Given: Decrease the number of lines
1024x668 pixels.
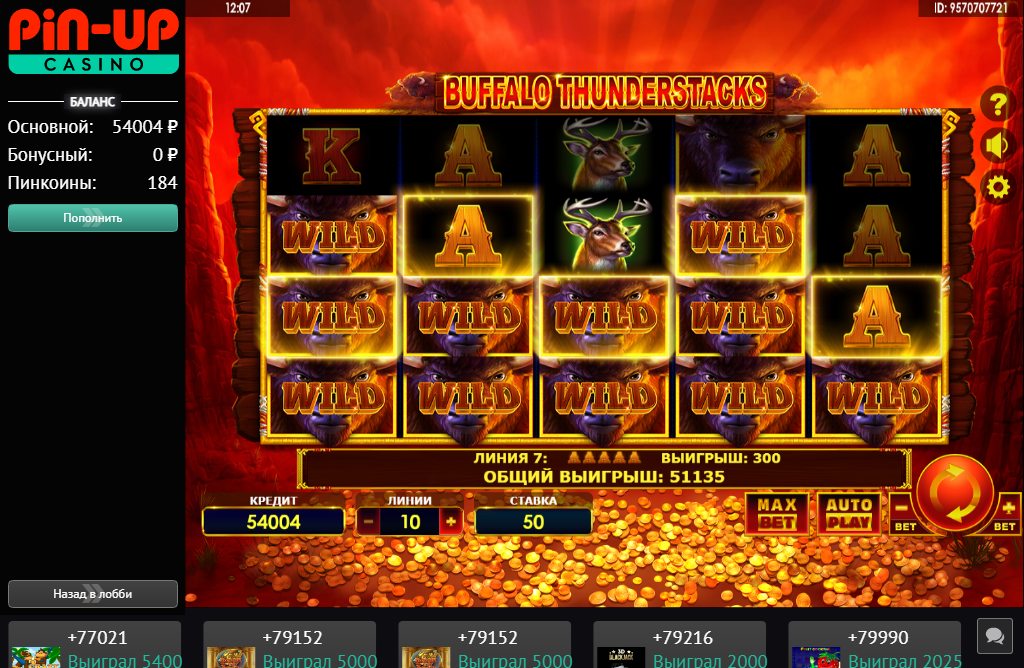Looking at the screenshot, I should [x=368, y=521].
